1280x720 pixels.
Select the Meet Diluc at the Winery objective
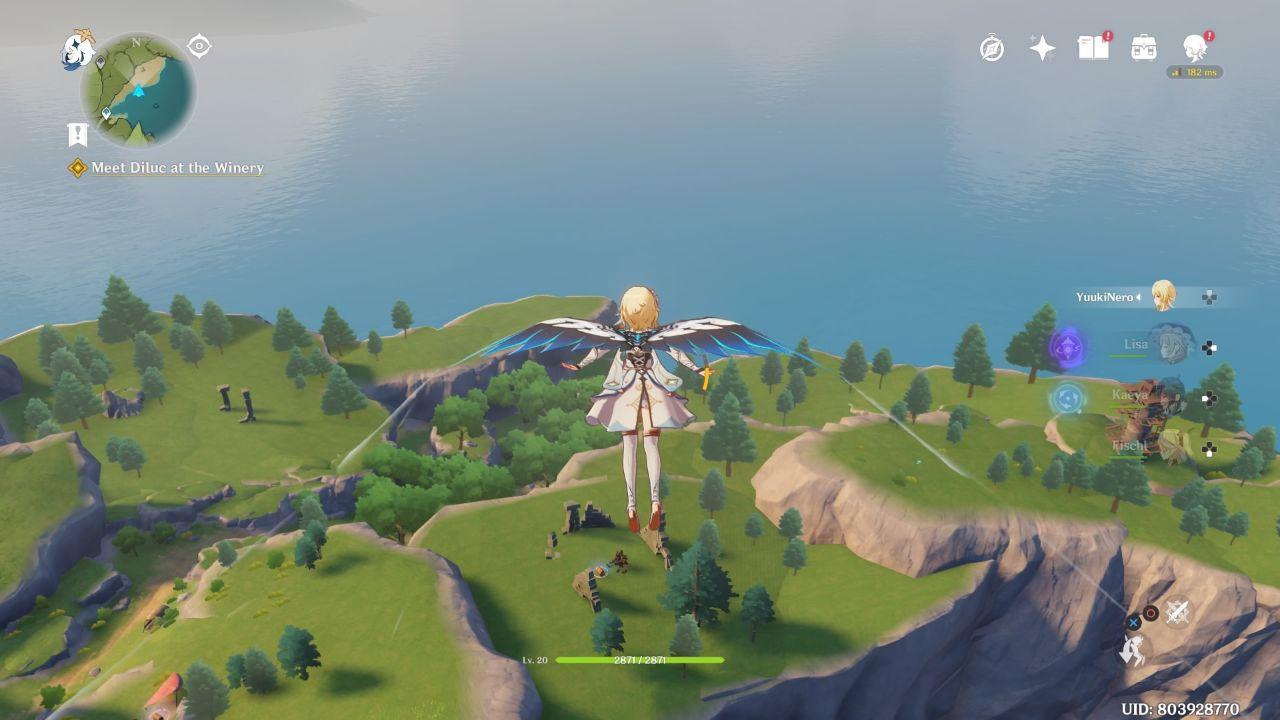tap(176, 168)
